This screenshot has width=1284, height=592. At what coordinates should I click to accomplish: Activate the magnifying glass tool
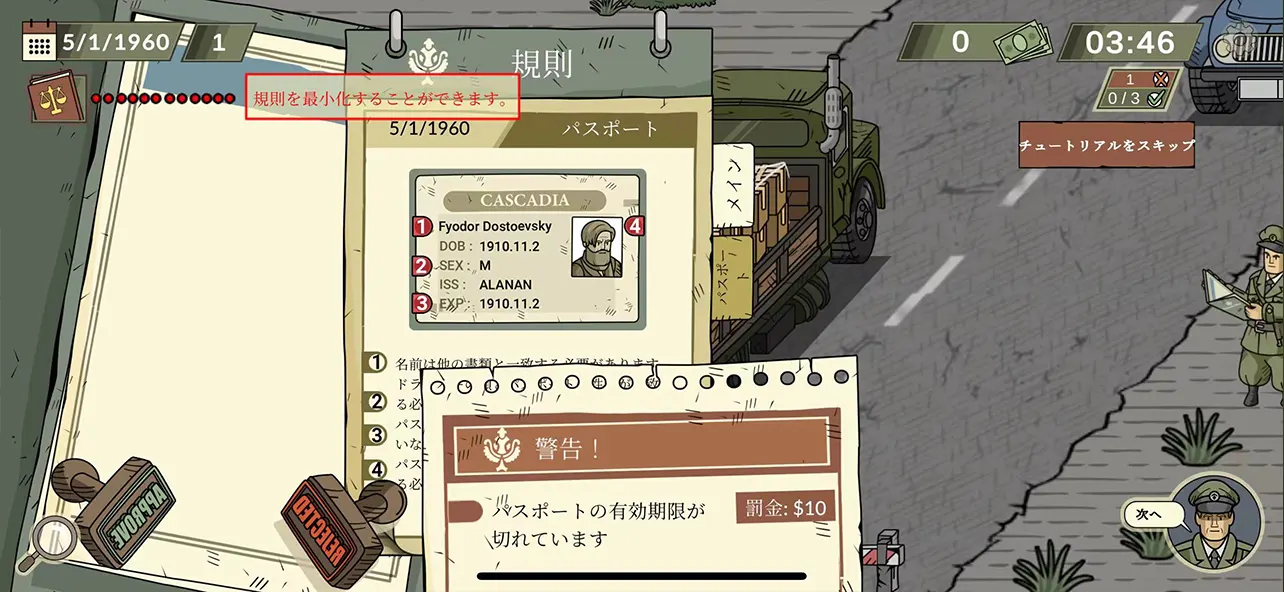point(50,541)
